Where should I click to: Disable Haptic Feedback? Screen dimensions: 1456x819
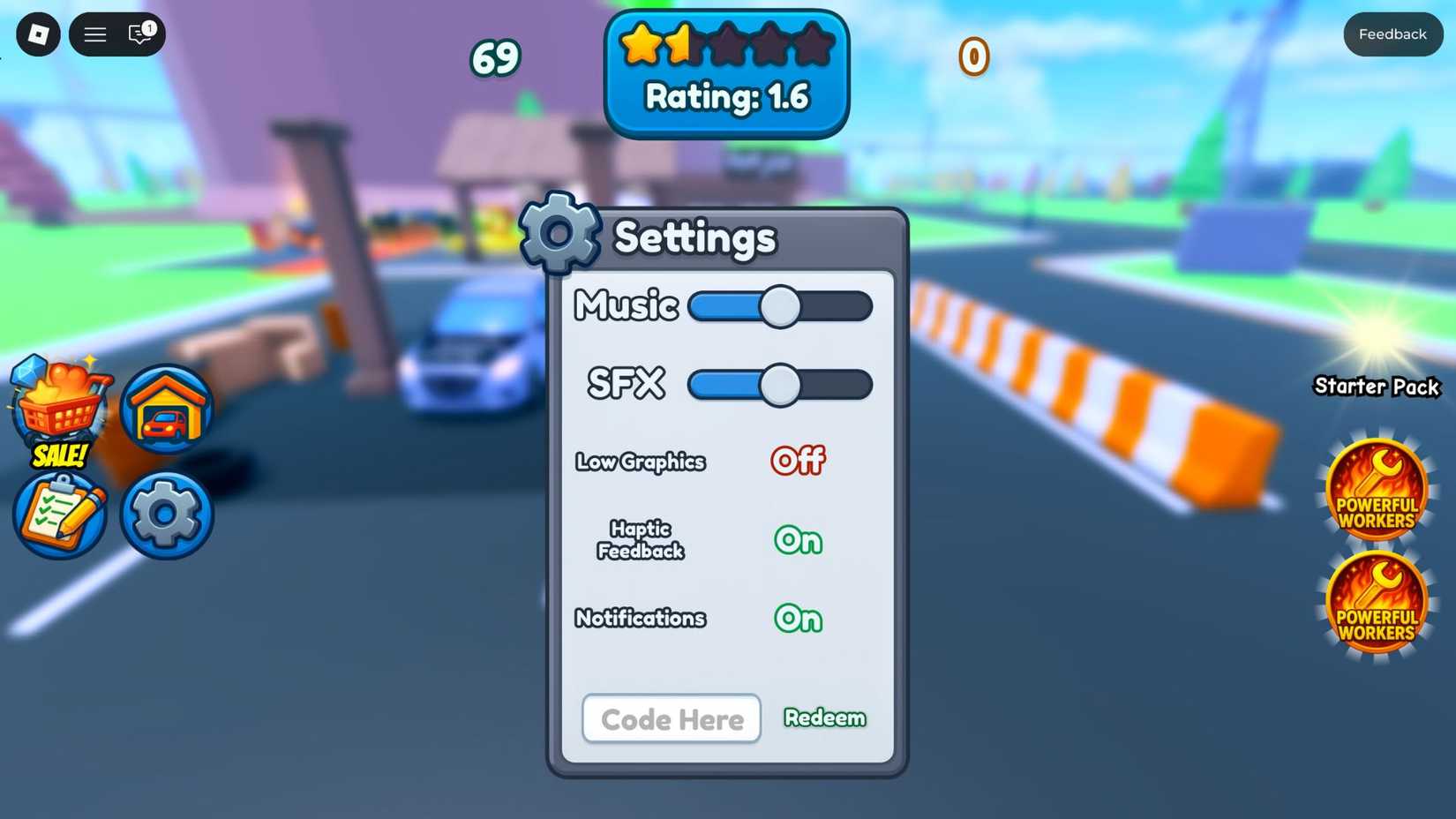[797, 540]
